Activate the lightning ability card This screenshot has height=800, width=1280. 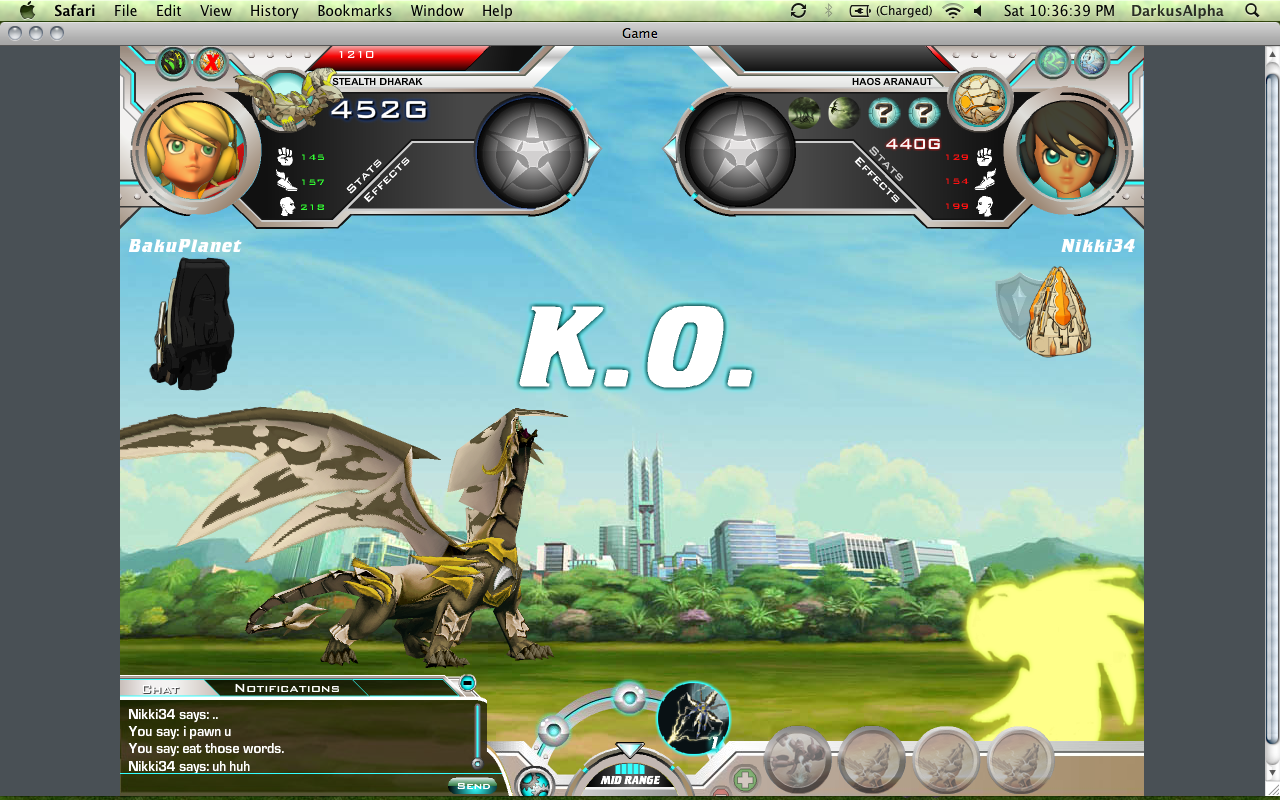(694, 718)
